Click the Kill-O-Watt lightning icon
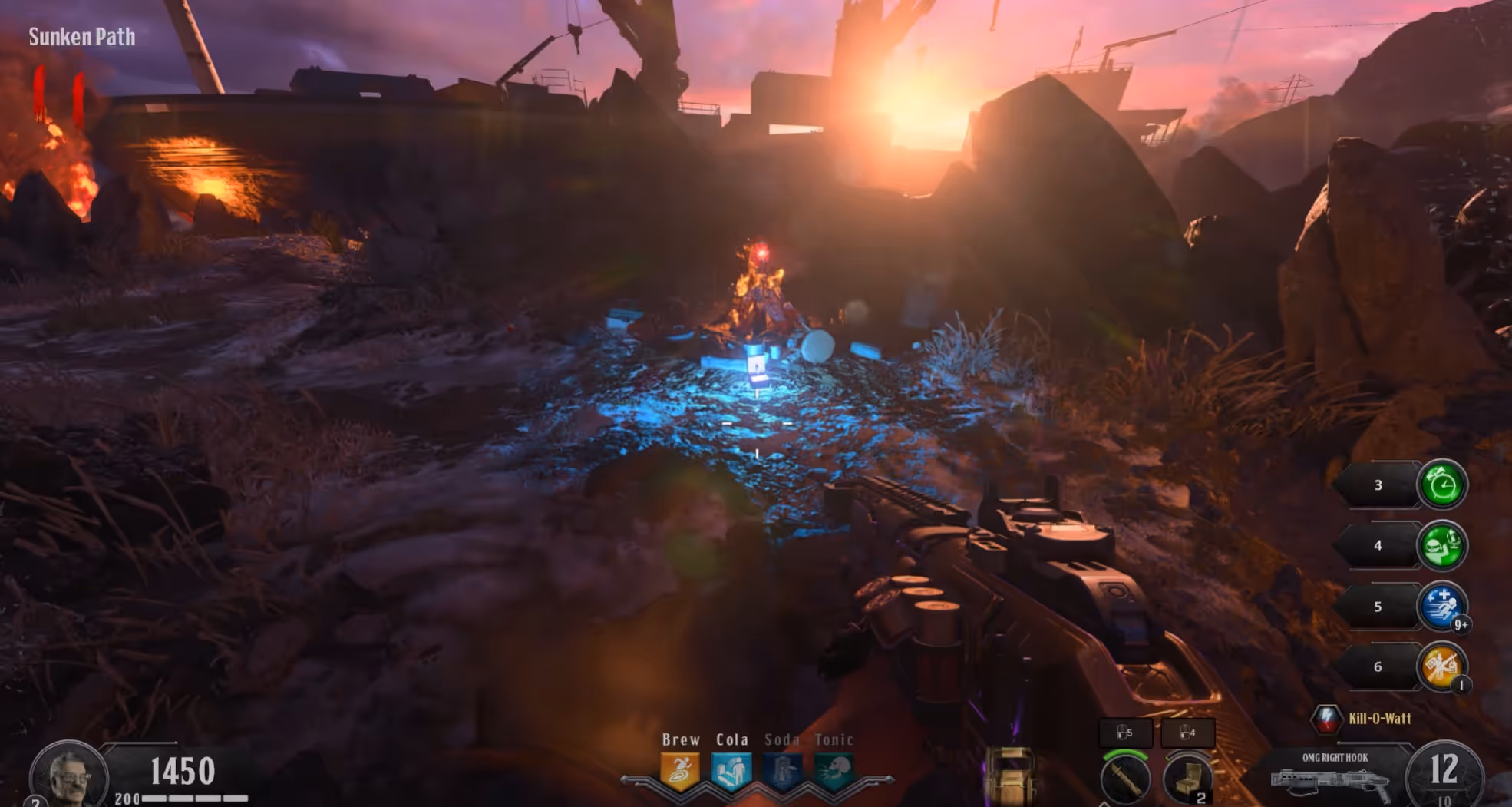Viewport: 1512px width, 807px height. click(1326, 719)
